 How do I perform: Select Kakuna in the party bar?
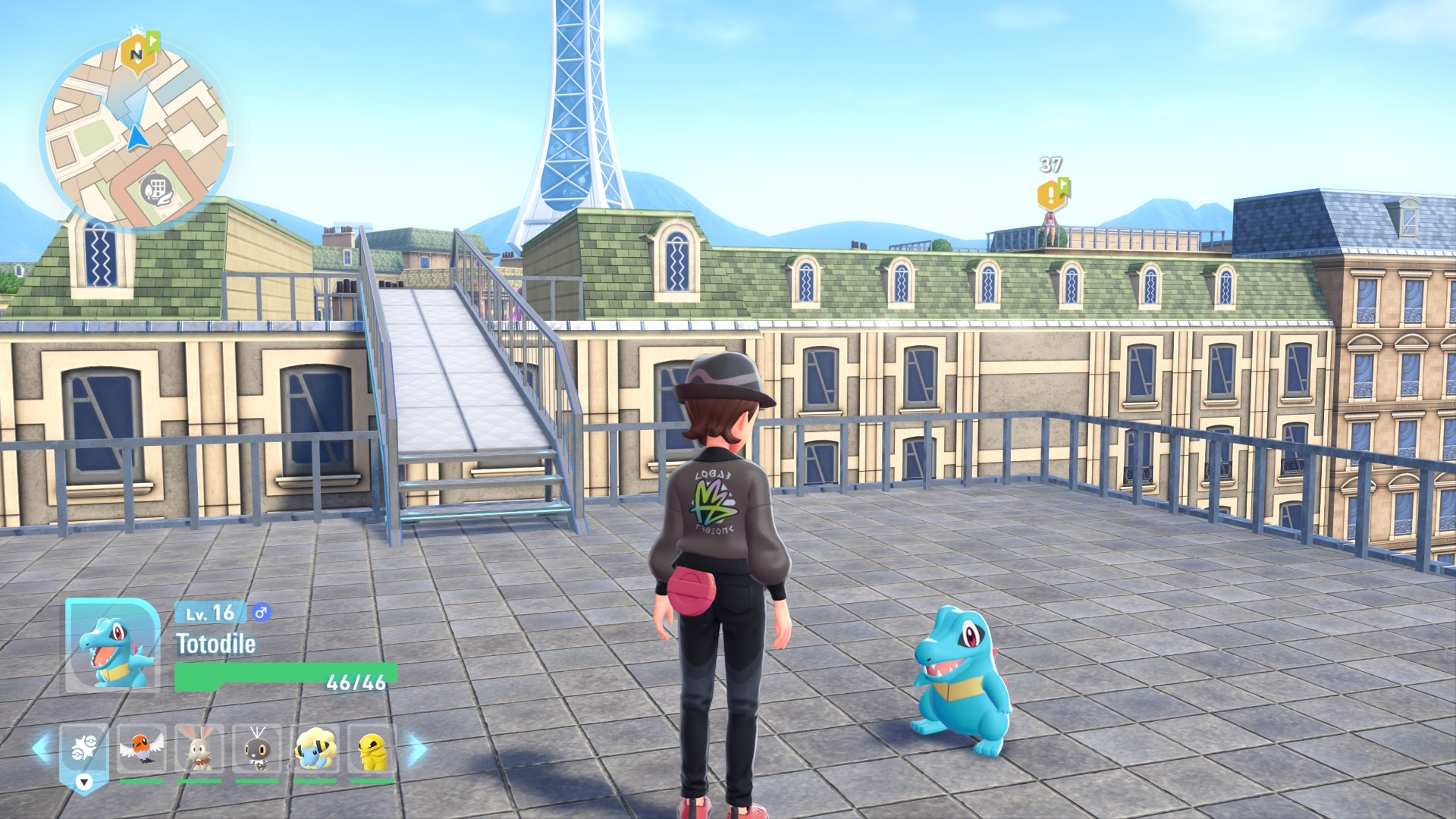click(x=372, y=748)
